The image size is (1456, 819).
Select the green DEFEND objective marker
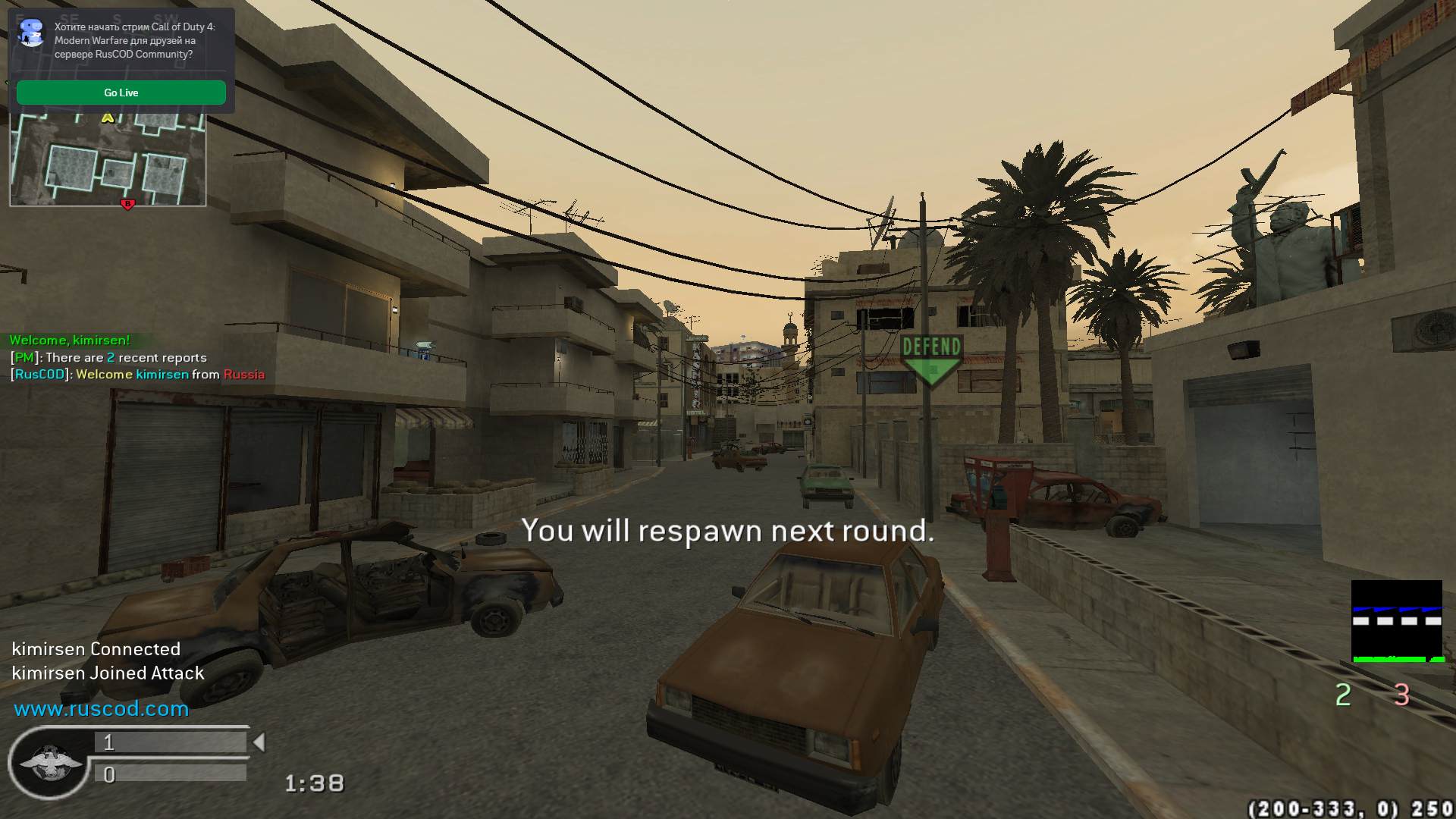[931, 358]
